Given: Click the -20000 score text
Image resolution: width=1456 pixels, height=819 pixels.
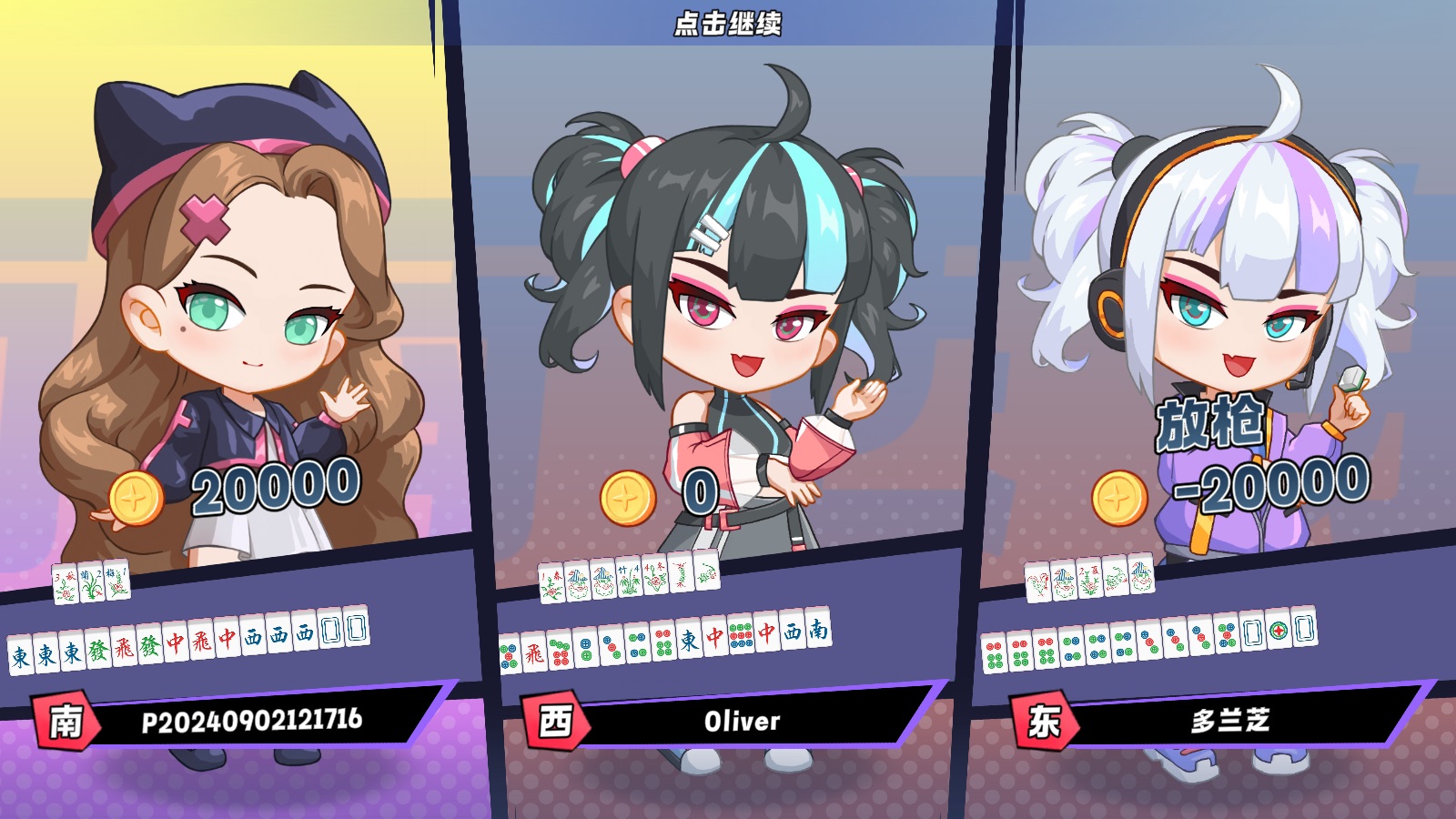Looking at the screenshot, I should [x=1267, y=488].
